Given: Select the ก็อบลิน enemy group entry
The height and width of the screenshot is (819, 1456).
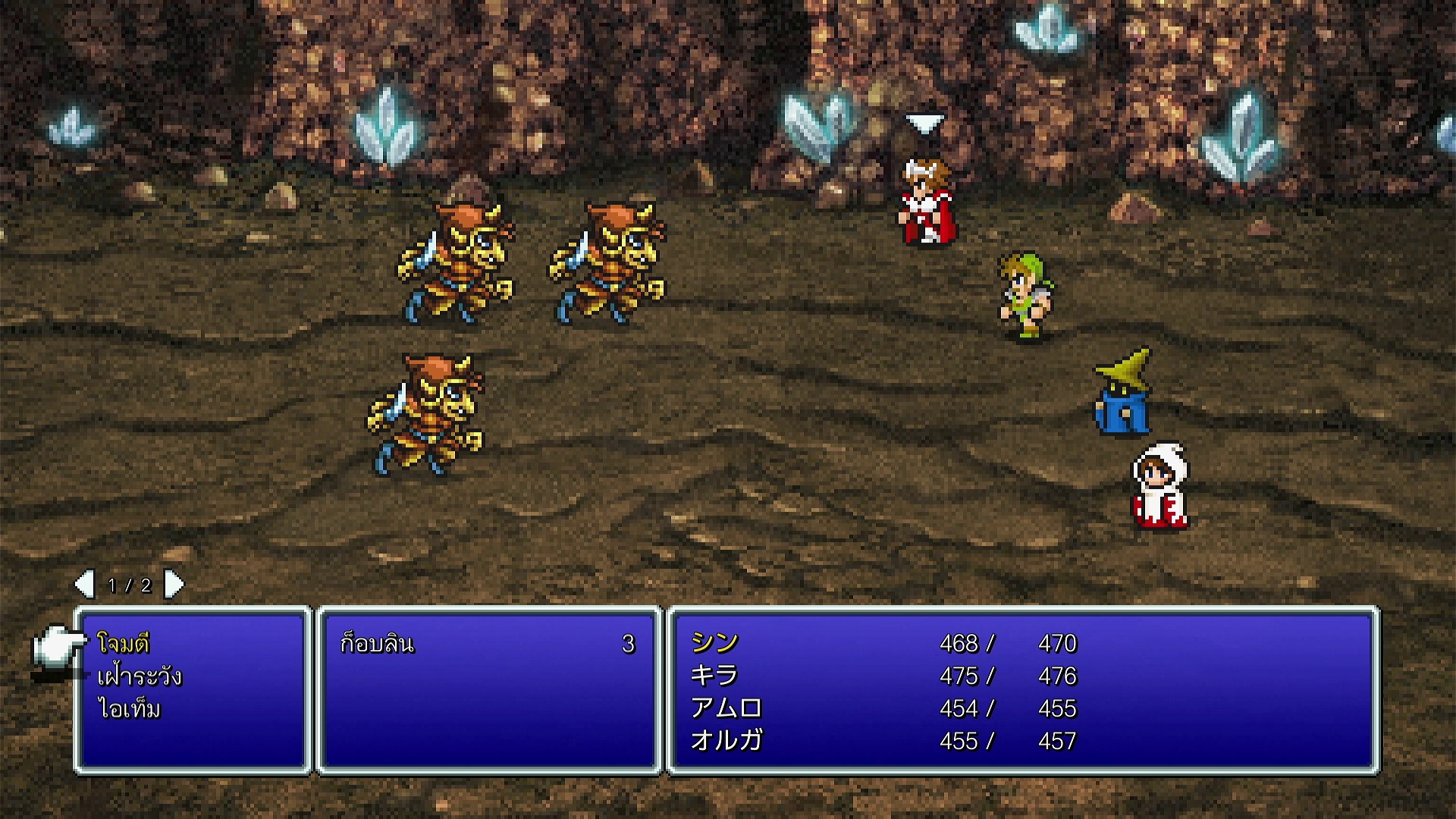Looking at the screenshot, I should pyautogui.click(x=377, y=644).
